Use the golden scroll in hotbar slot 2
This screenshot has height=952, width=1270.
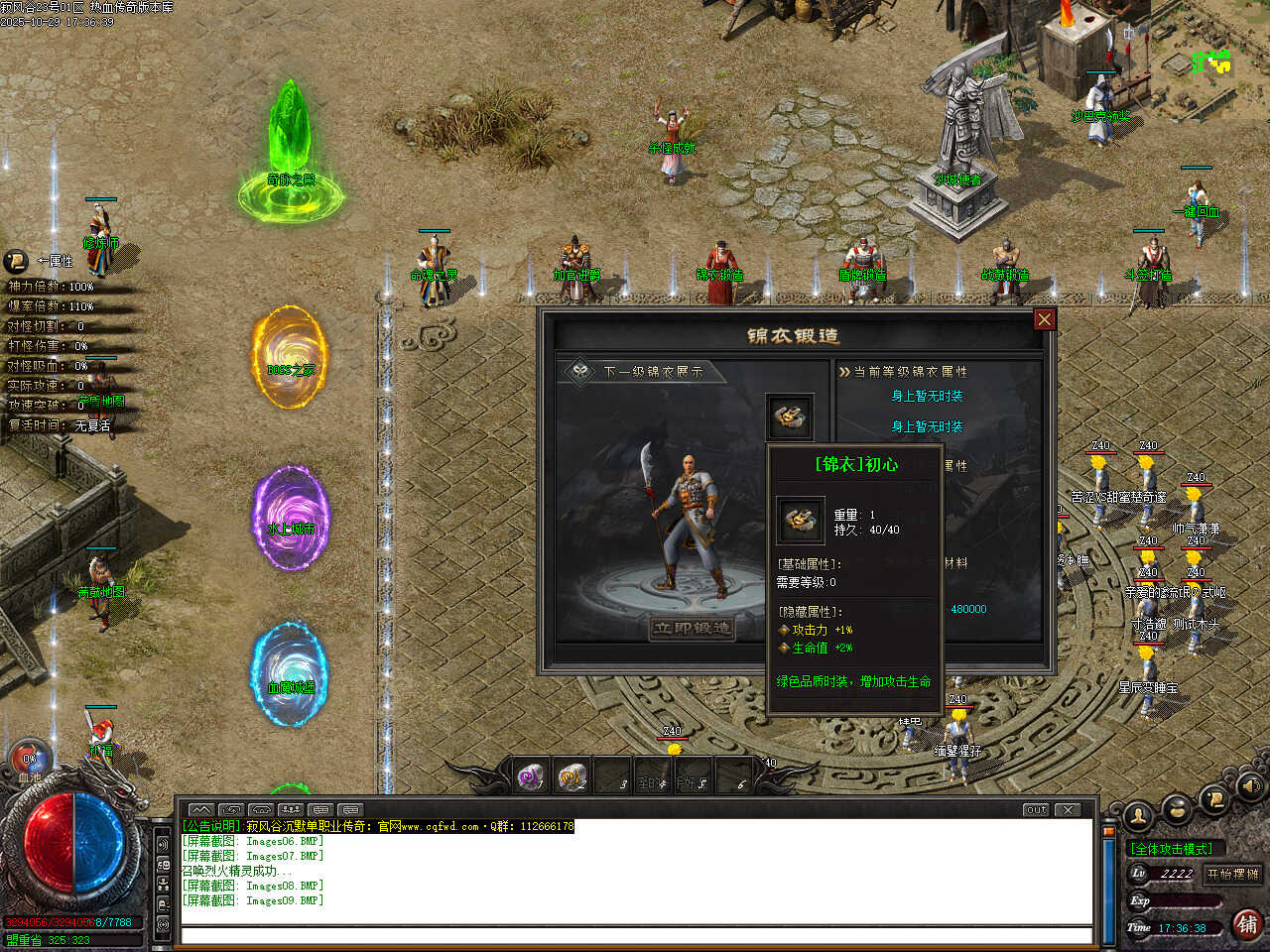tap(572, 776)
